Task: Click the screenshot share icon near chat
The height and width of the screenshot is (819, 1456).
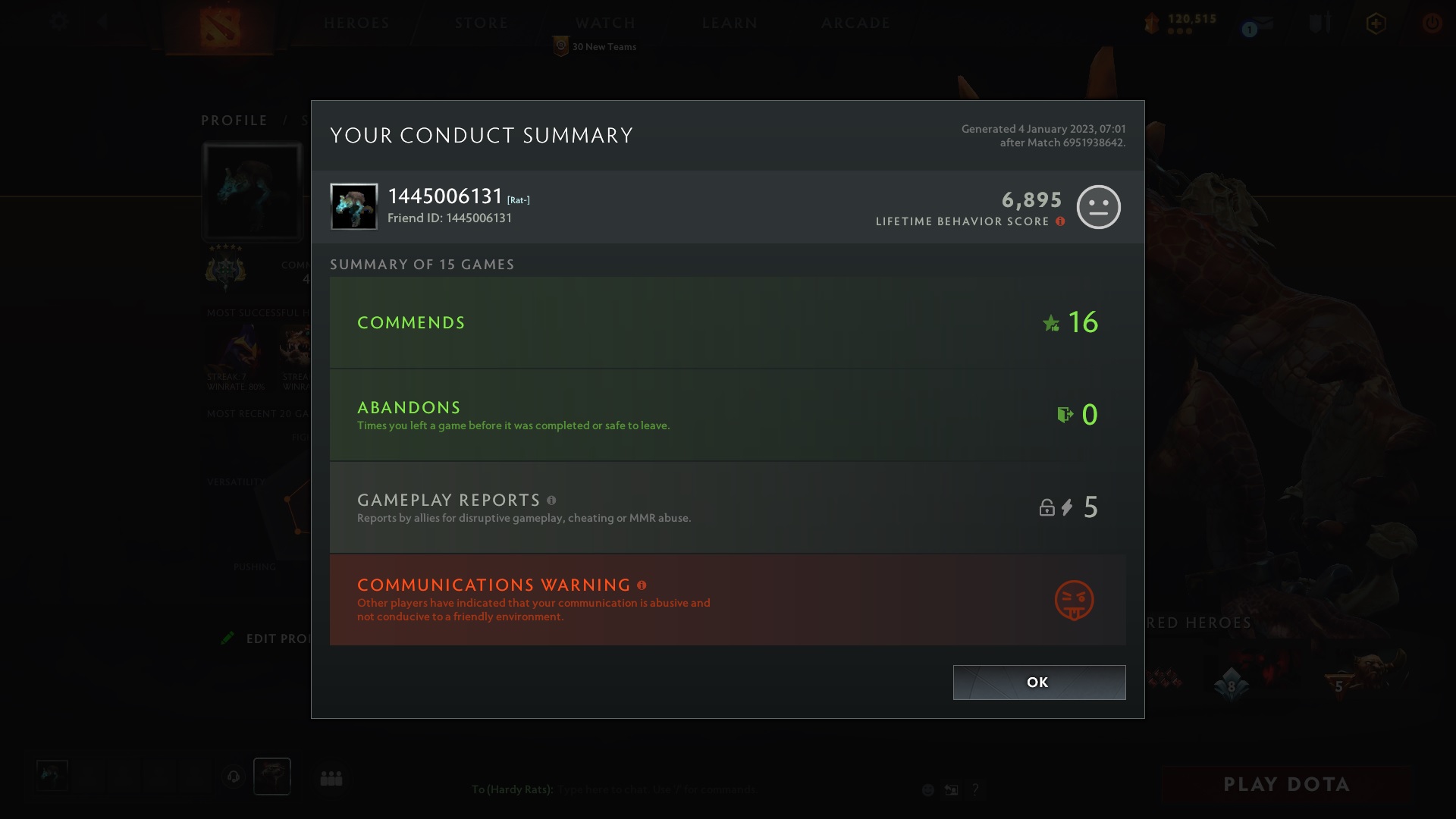Action: click(x=951, y=789)
